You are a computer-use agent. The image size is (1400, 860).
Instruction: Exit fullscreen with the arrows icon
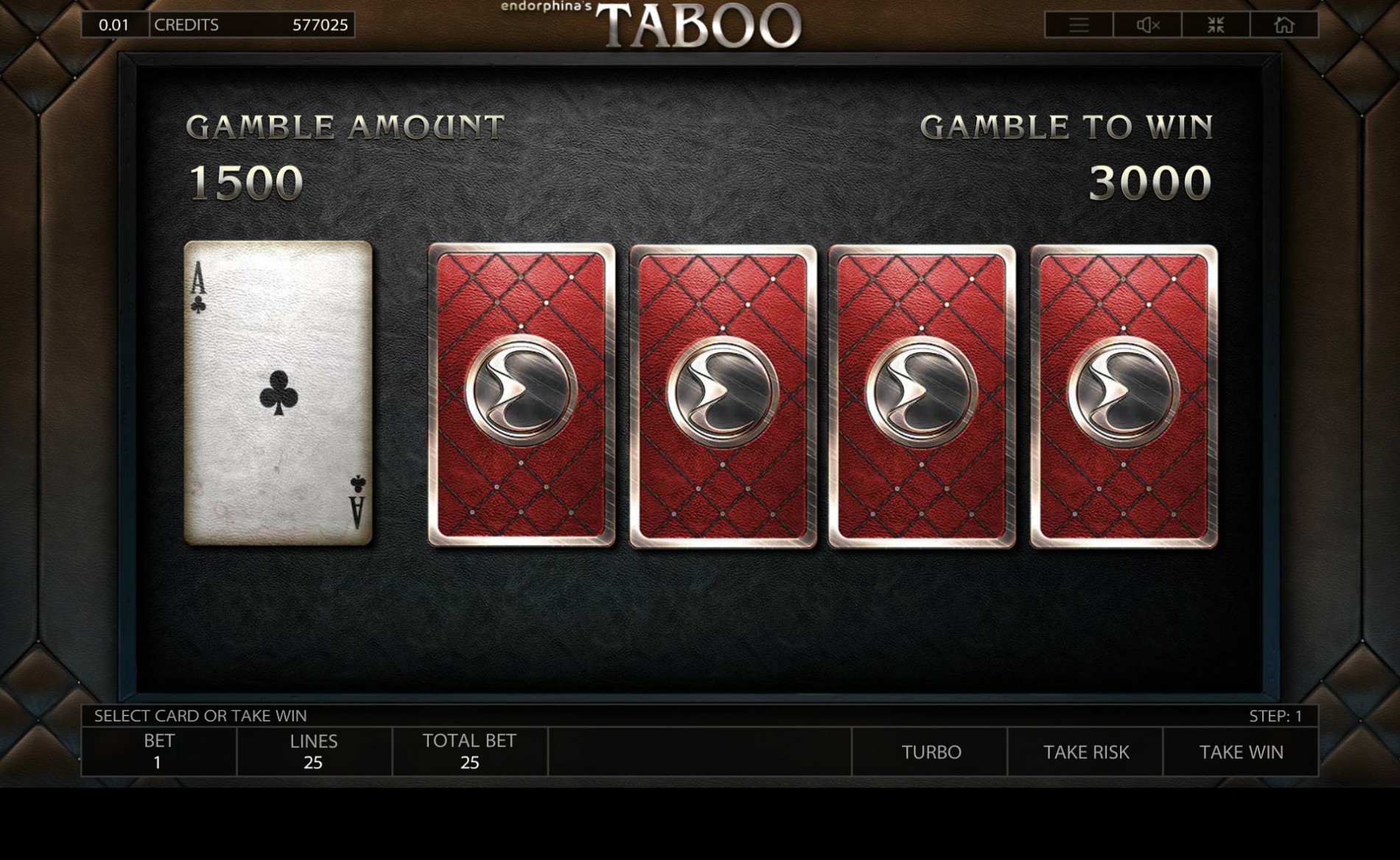point(1216,25)
